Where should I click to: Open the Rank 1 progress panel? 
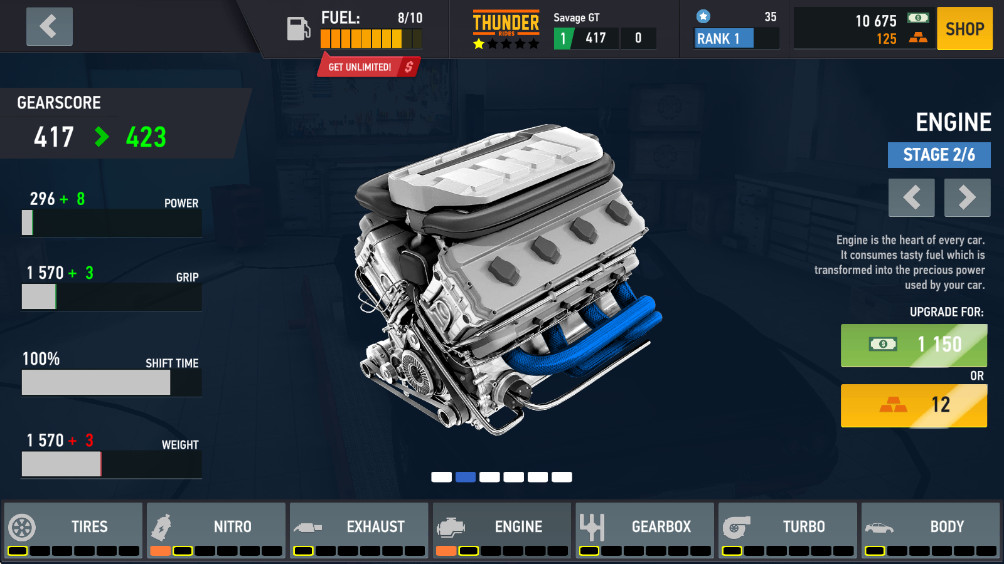[736, 29]
